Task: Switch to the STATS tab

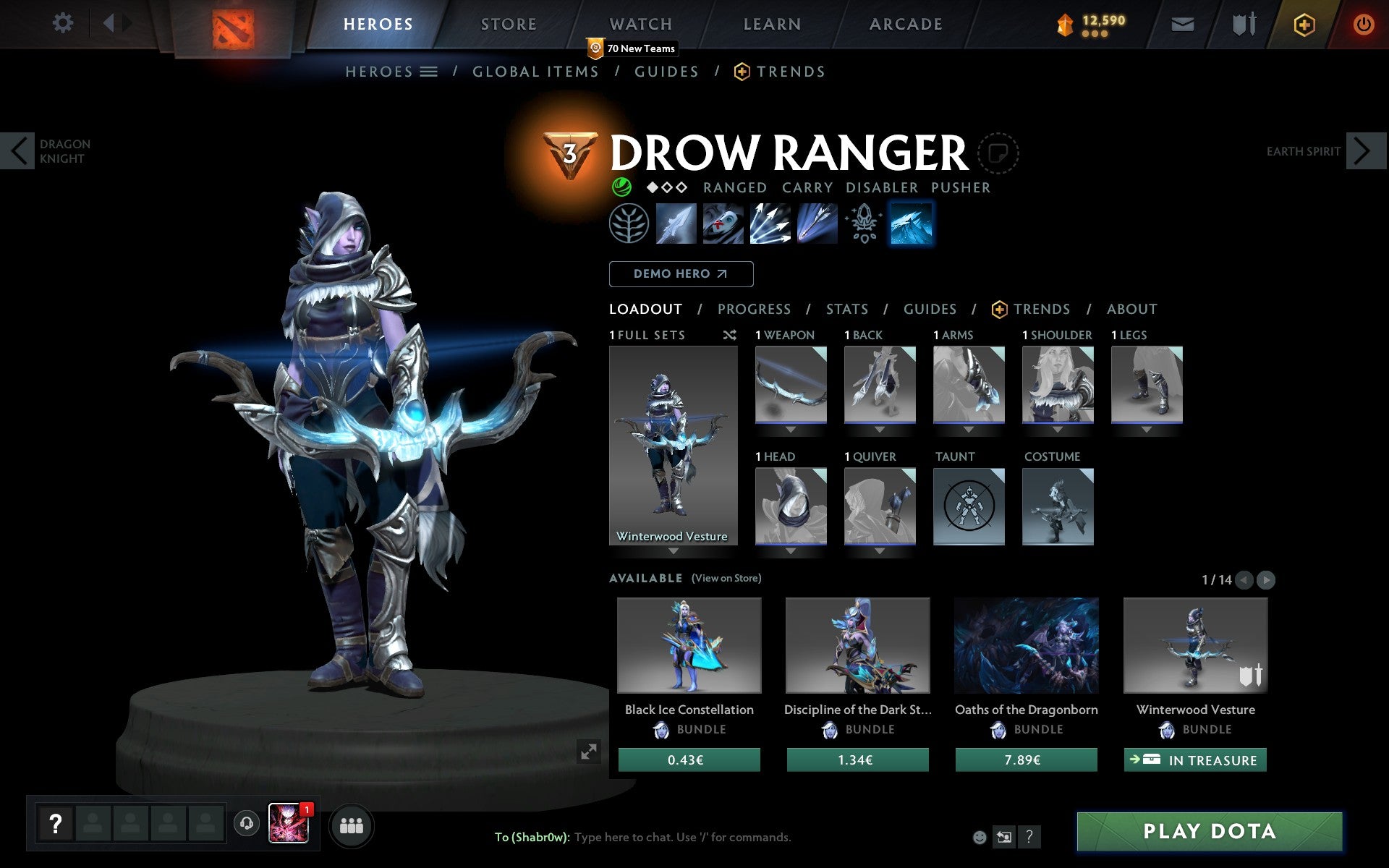Action: (846, 309)
